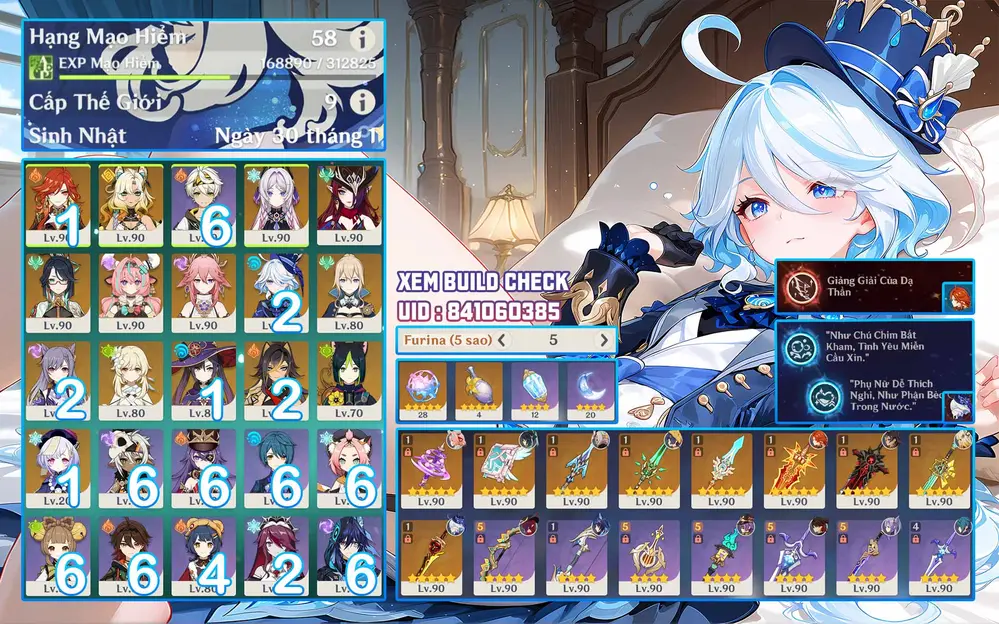999x624 pixels.
Task: Select Furina's character tile in the grid
Action: tap(276, 291)
